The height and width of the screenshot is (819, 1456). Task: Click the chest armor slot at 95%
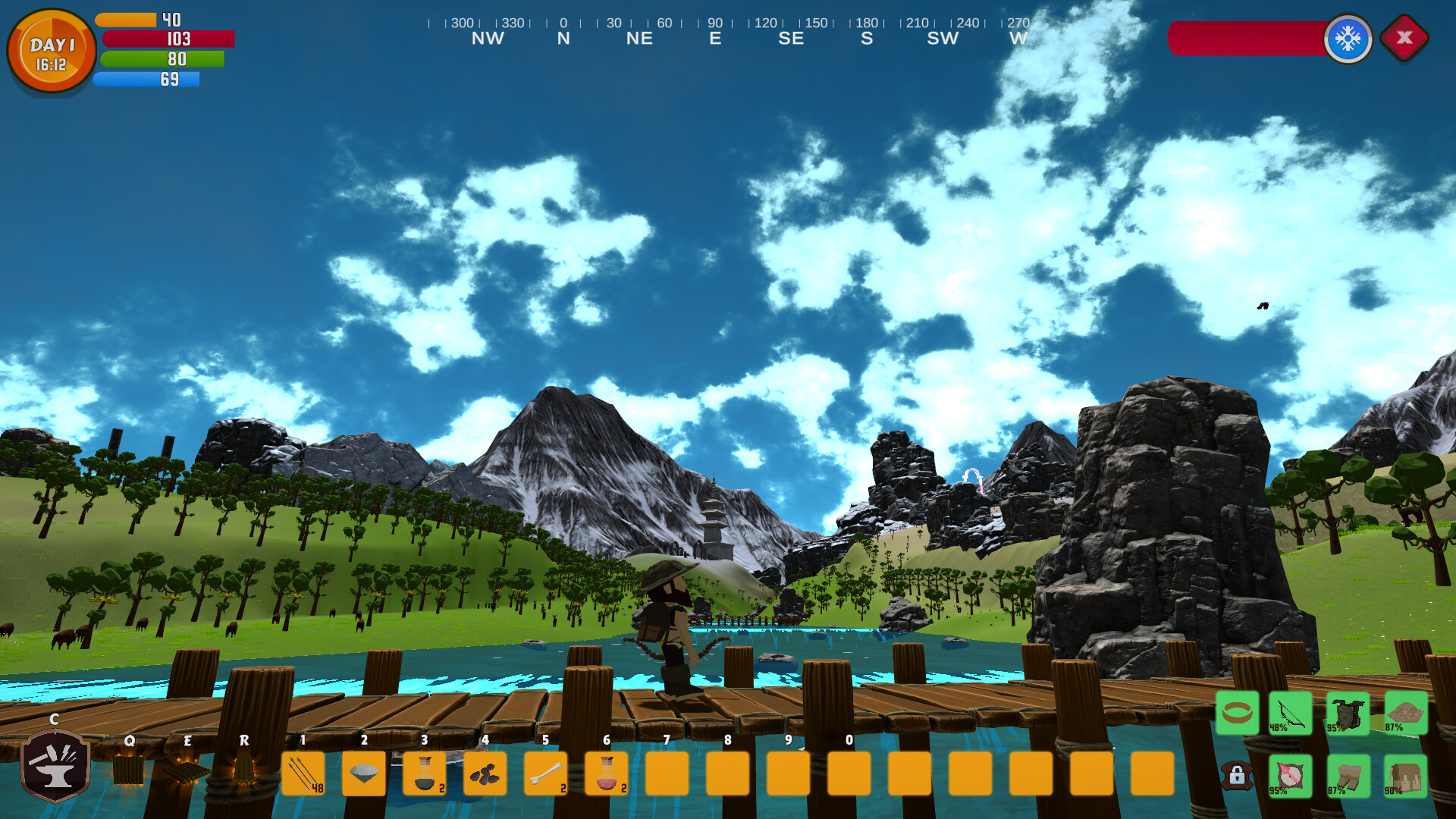point(1346,713)
